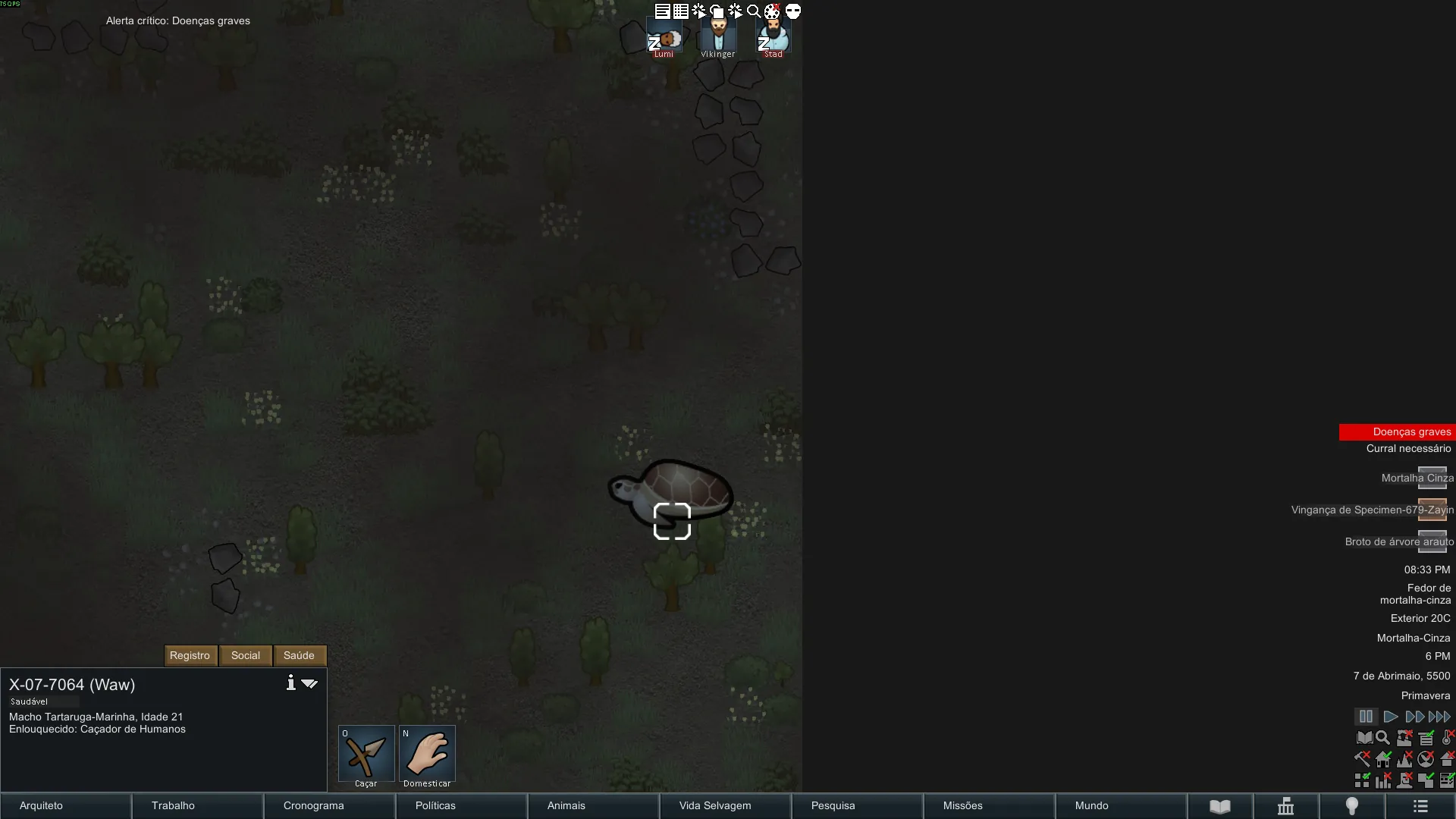Screen dimensions: 1456x819
Task: Open the Social tab for the turtle
Action: tap(245, 655)
